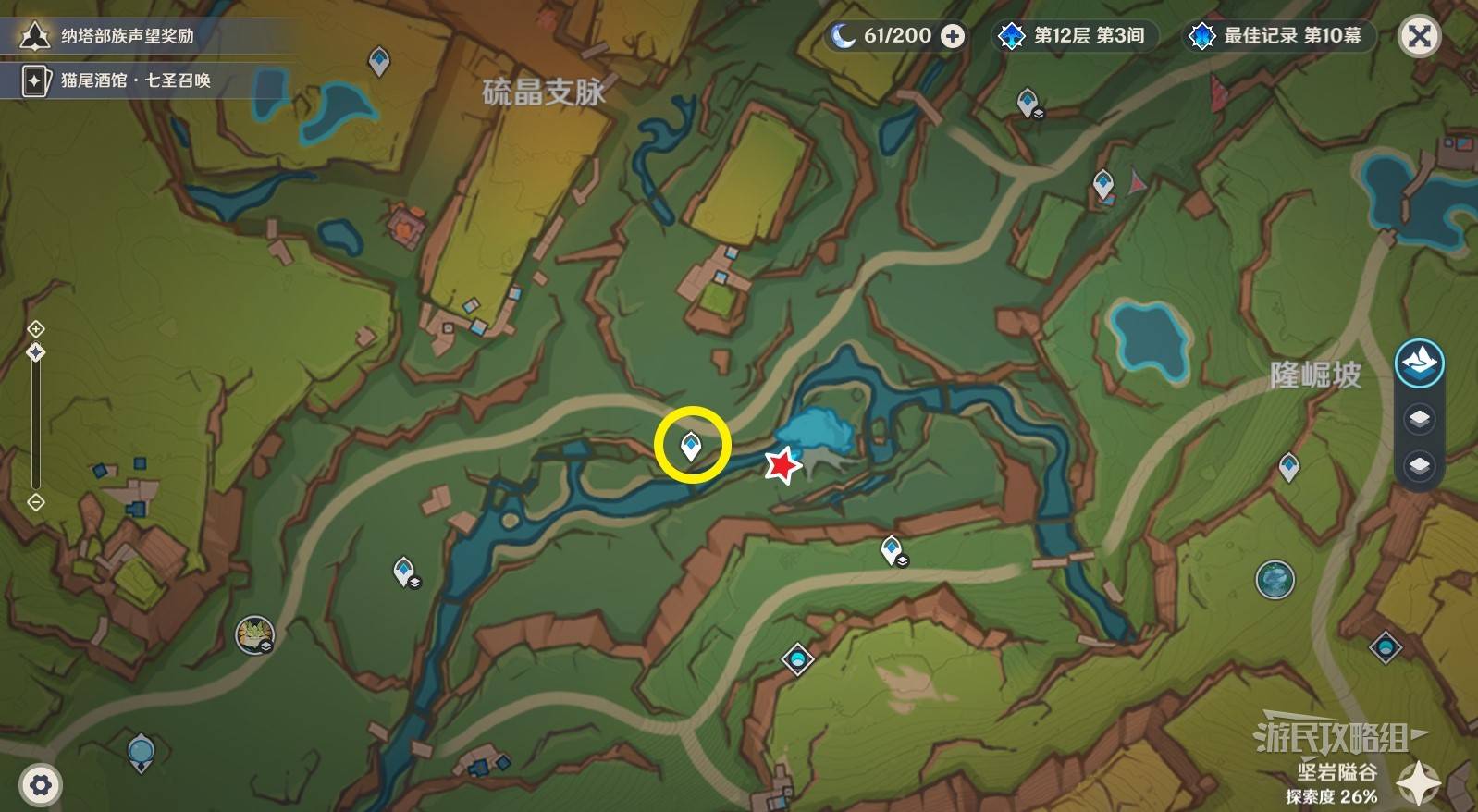Image resolution: width=1478 pixels, height=812 pixels.
Task: Select the highlighted map layer toggle button
Action: tap(1419, 363)
